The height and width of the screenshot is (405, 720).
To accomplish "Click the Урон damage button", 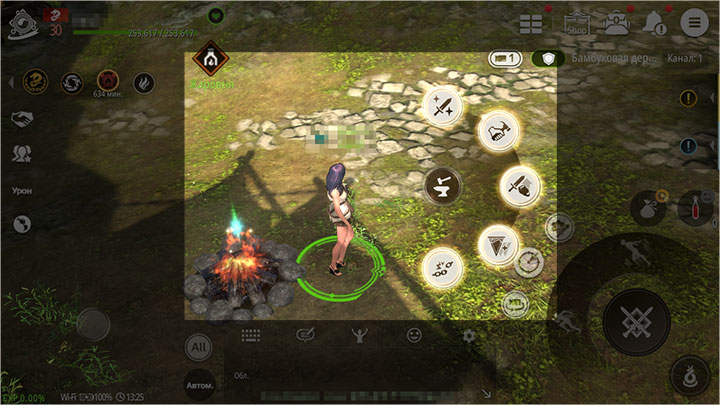I will coord(22,190).
